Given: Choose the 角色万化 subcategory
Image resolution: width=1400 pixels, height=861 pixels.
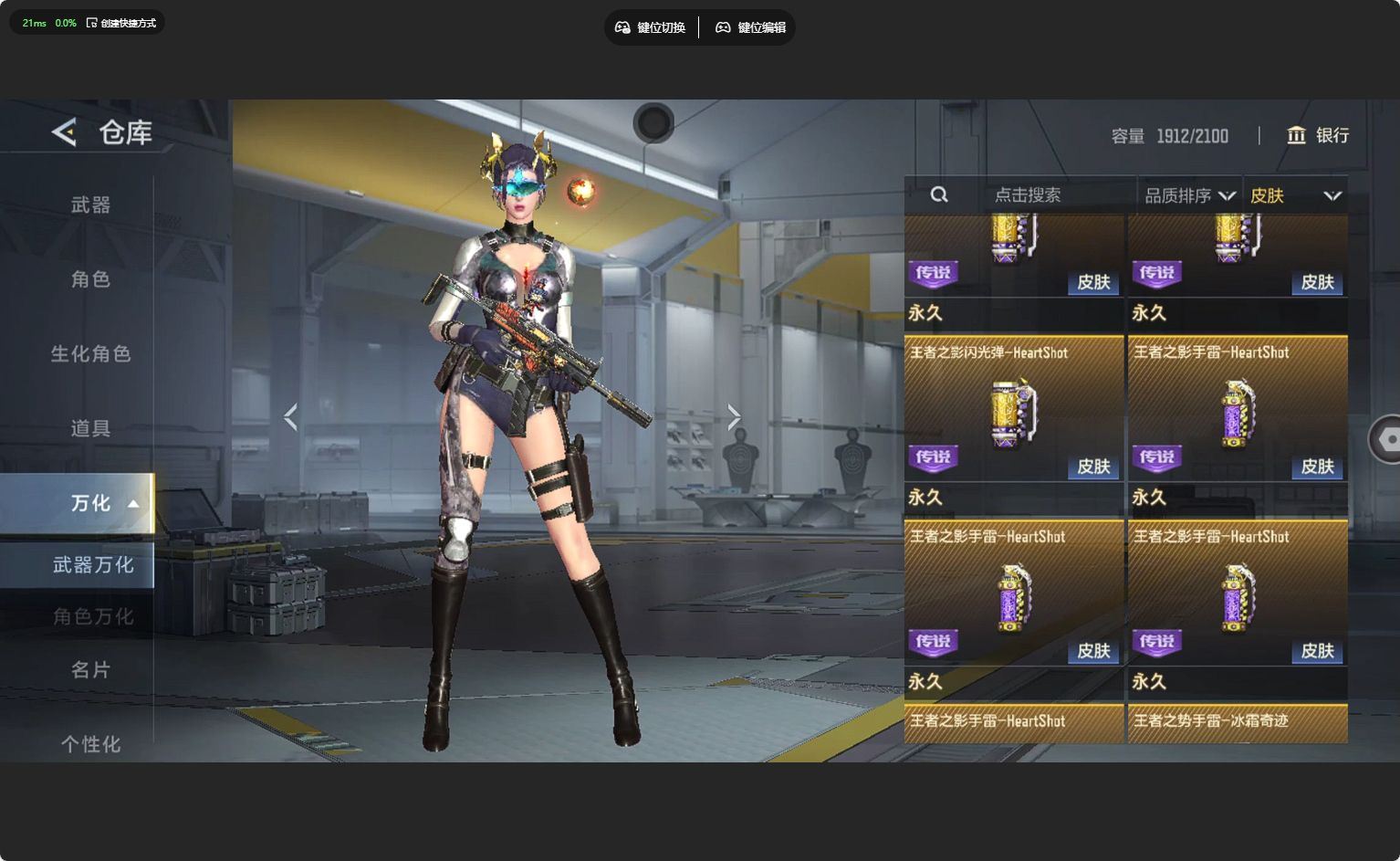Looking at the screenshot, I should click(x=93, y=617).
